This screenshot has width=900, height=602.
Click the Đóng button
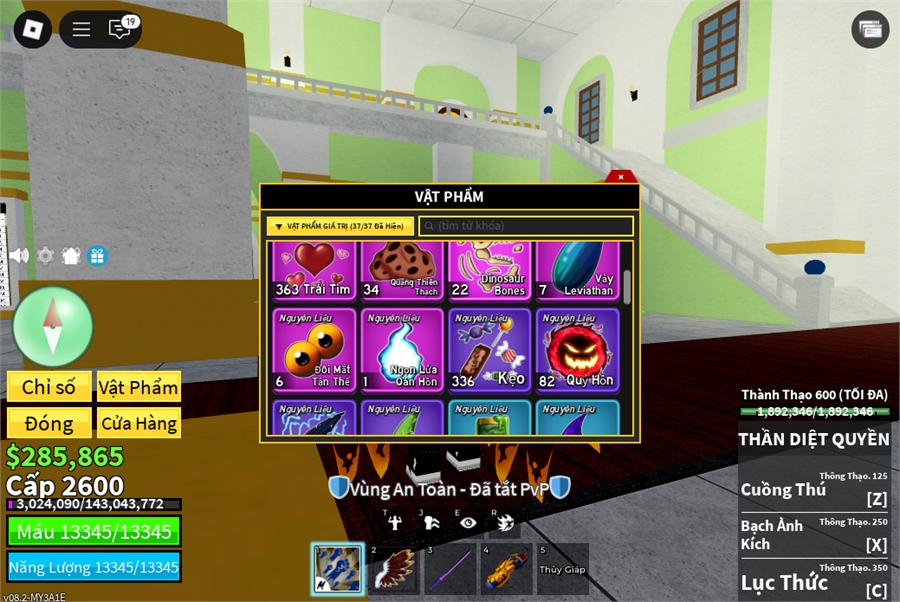tap(49, 423)
